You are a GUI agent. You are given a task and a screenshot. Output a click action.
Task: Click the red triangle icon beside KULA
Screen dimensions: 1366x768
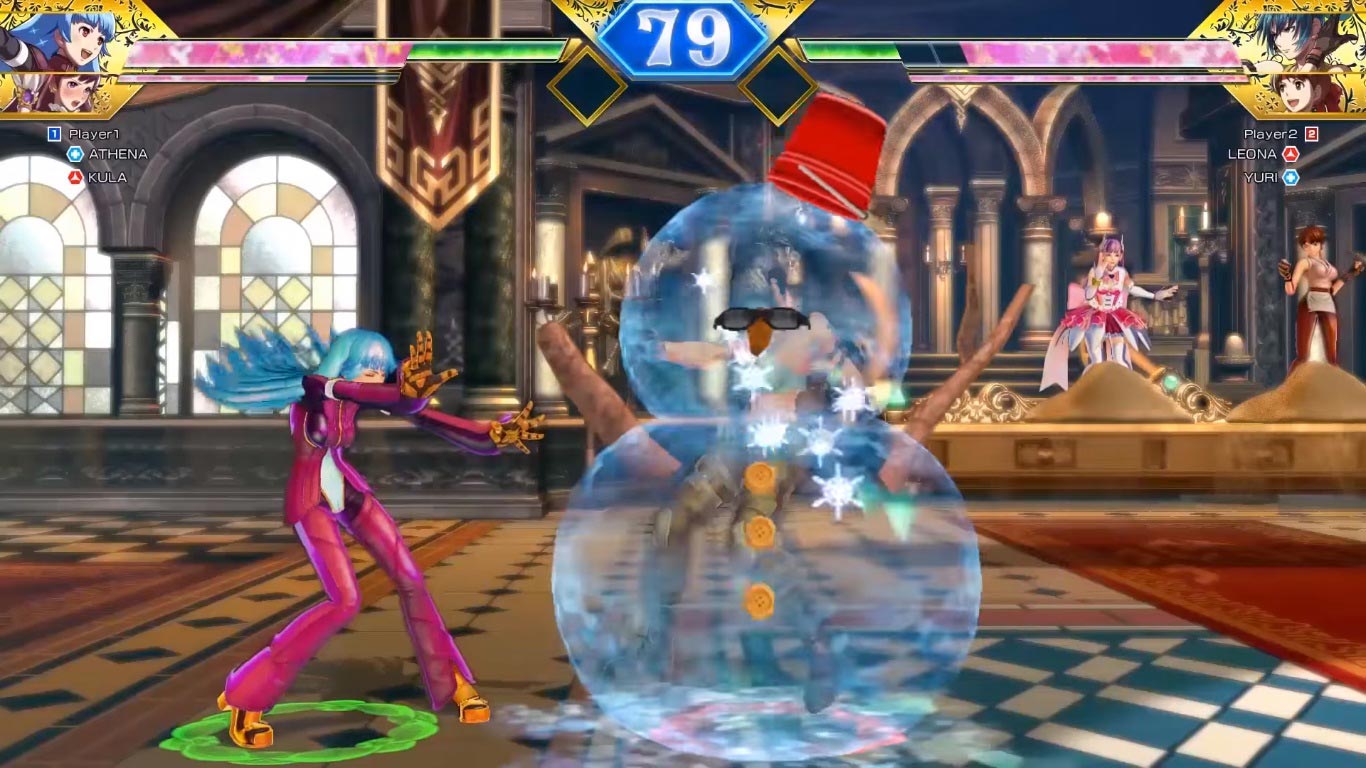(75, 178)
